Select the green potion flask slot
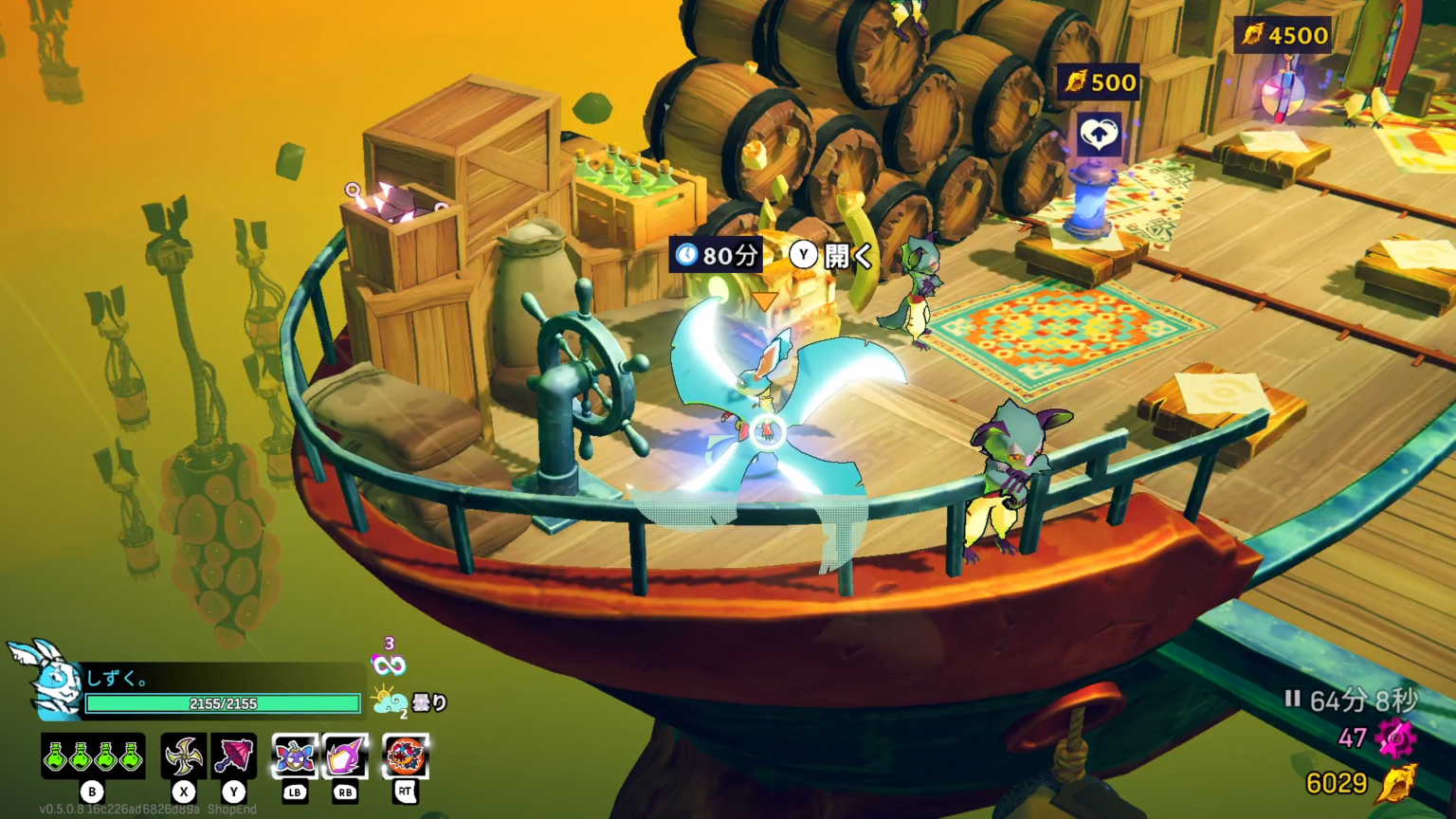The image size is (1456, 819). pos(93,756)
